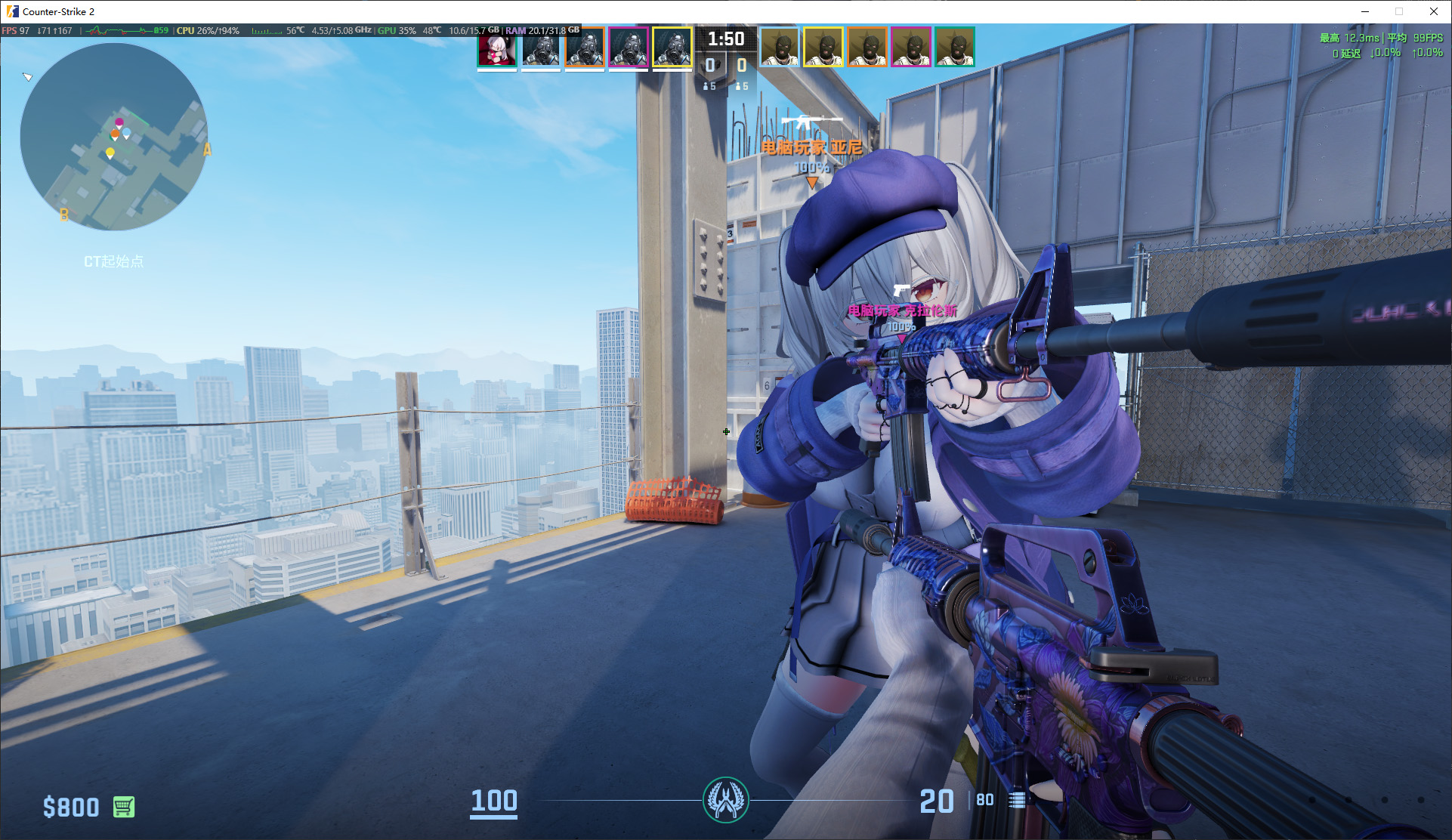
Task: Click the bombsite A marker on radar
Action: click(207, 150)
